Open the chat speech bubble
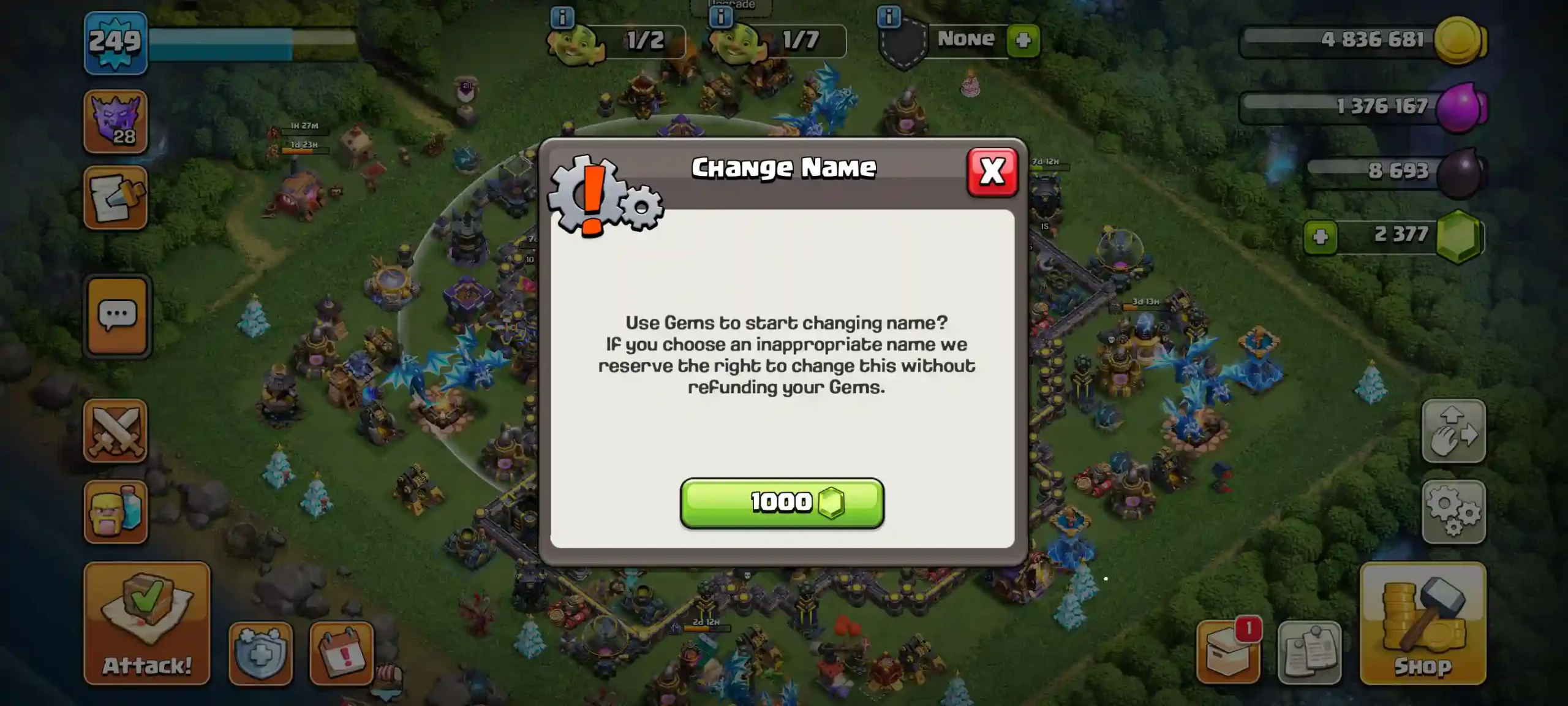 (117, 316)
